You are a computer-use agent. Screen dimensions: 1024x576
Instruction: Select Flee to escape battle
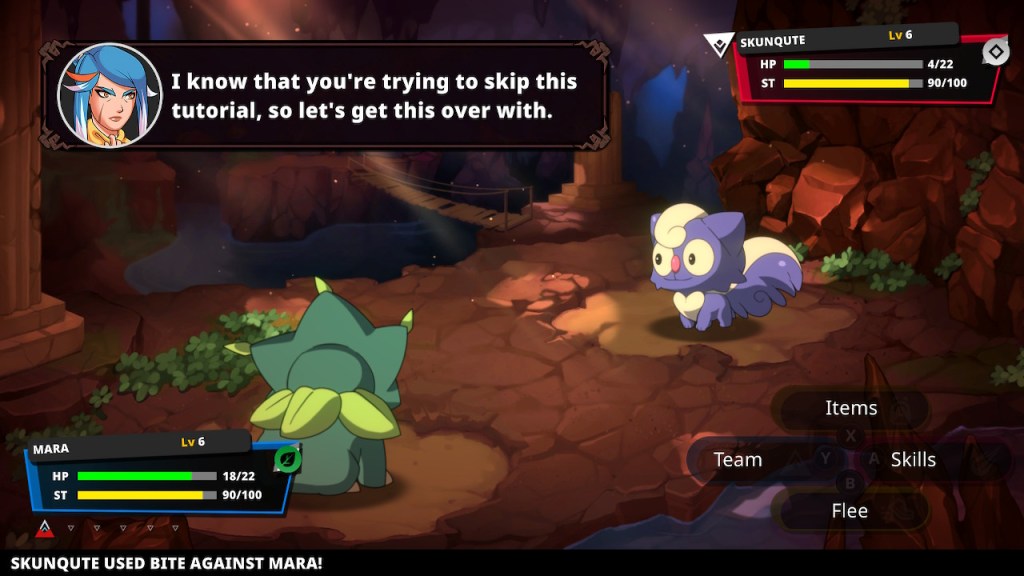(850, 511)
